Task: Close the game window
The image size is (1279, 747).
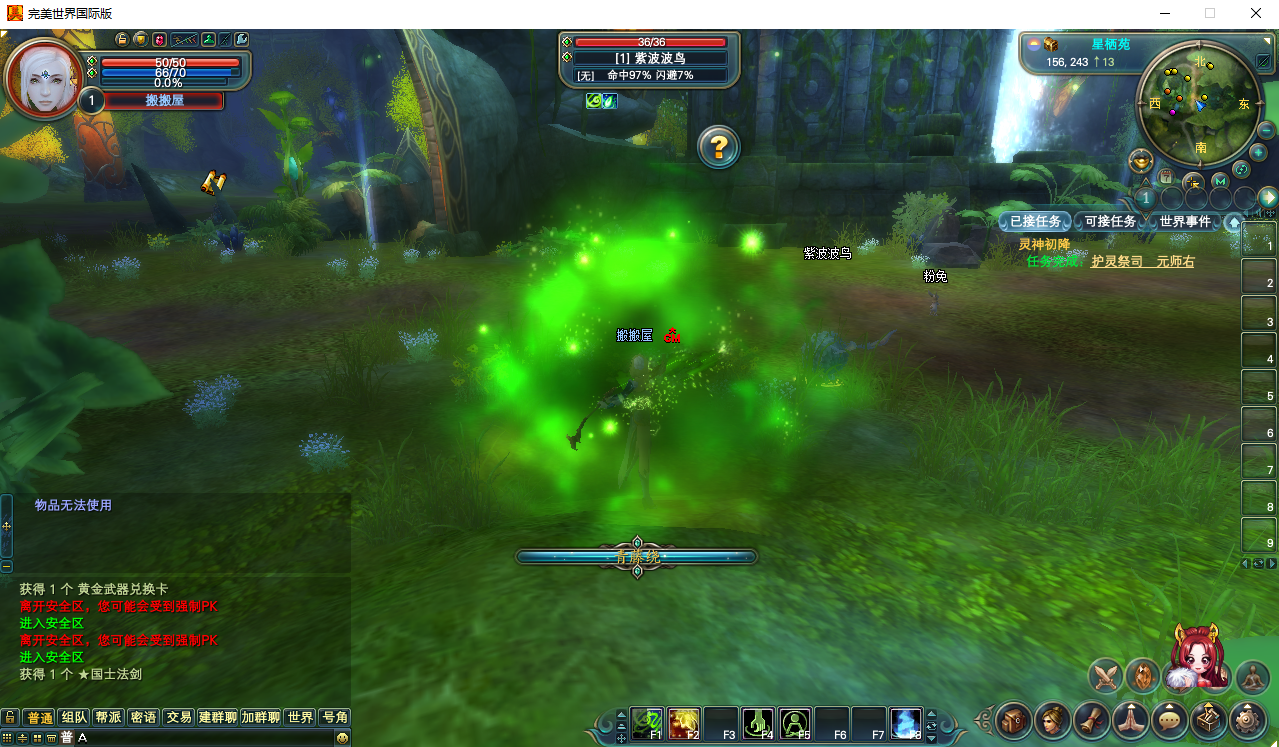Action: [x=1255, y=14]
